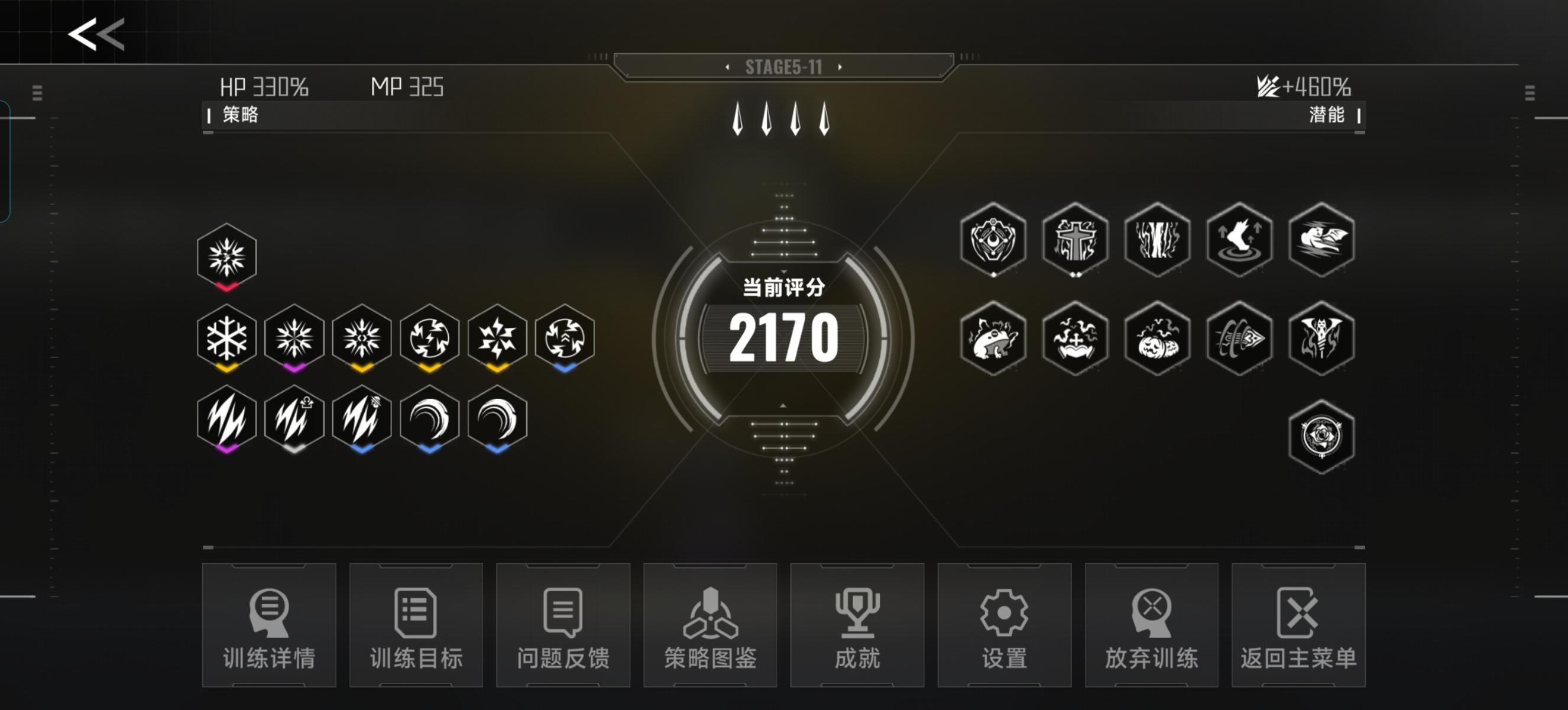
Task: Open the next stage arrow beside STAGE5-11
Action: (841, 68)
